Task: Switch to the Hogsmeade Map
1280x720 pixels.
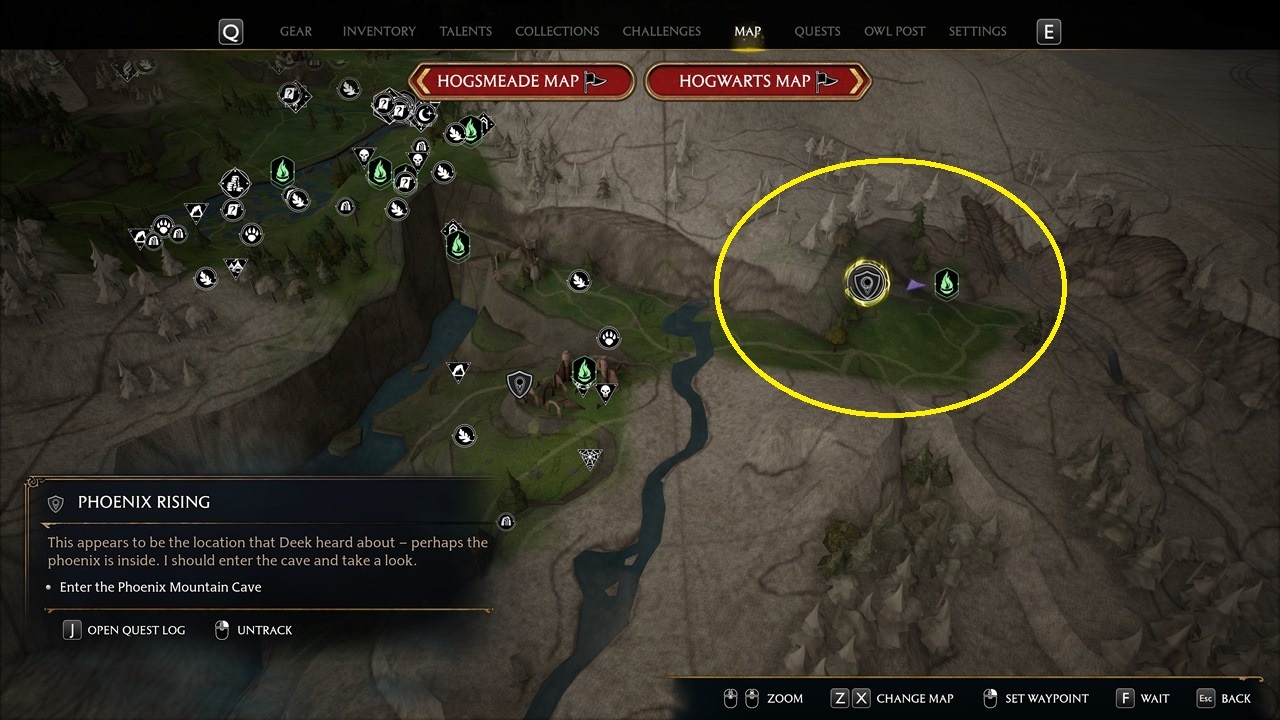Action: coord(521,81)
